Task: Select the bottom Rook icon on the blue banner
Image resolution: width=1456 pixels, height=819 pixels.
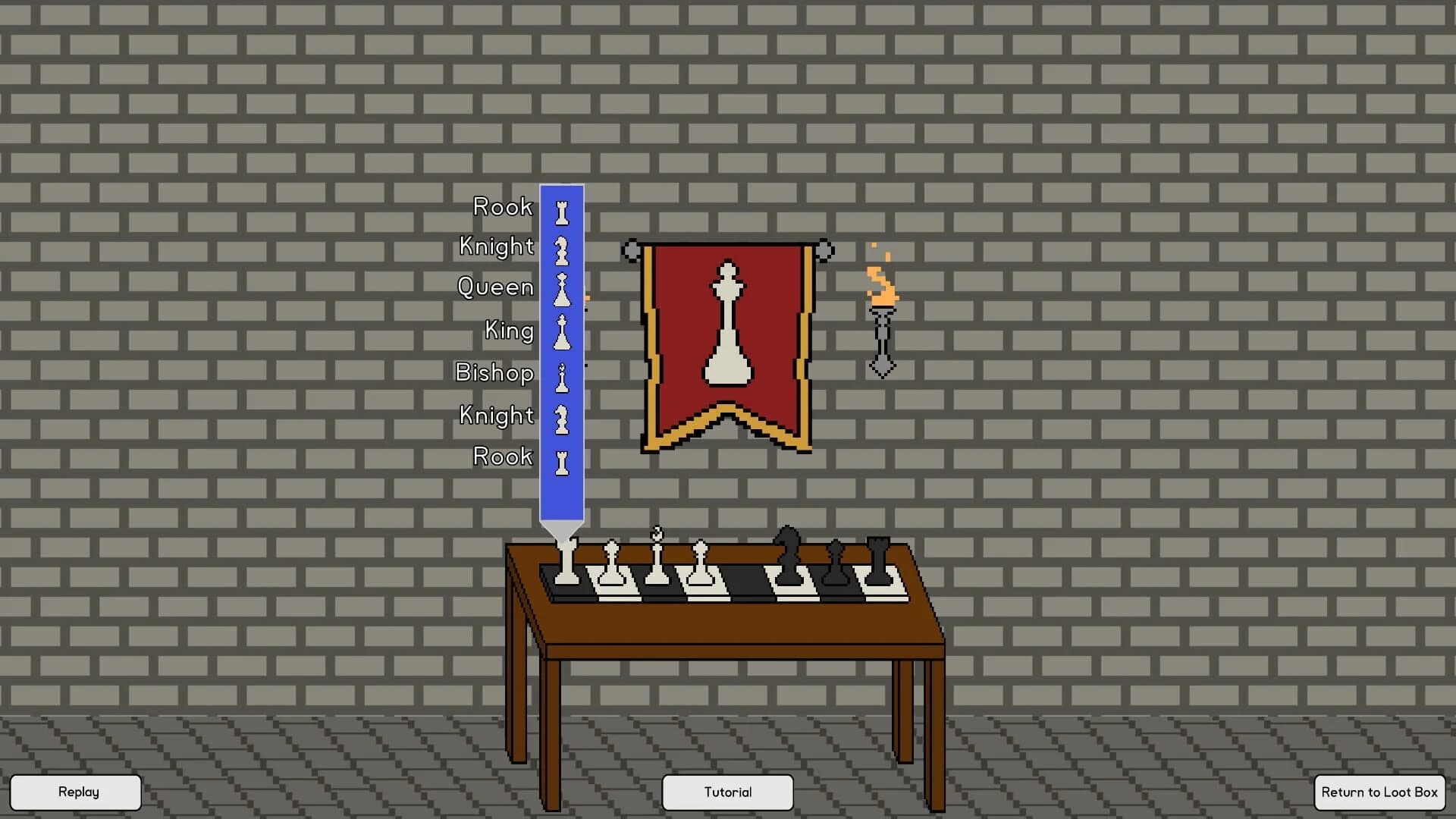Action: [561, 460]
